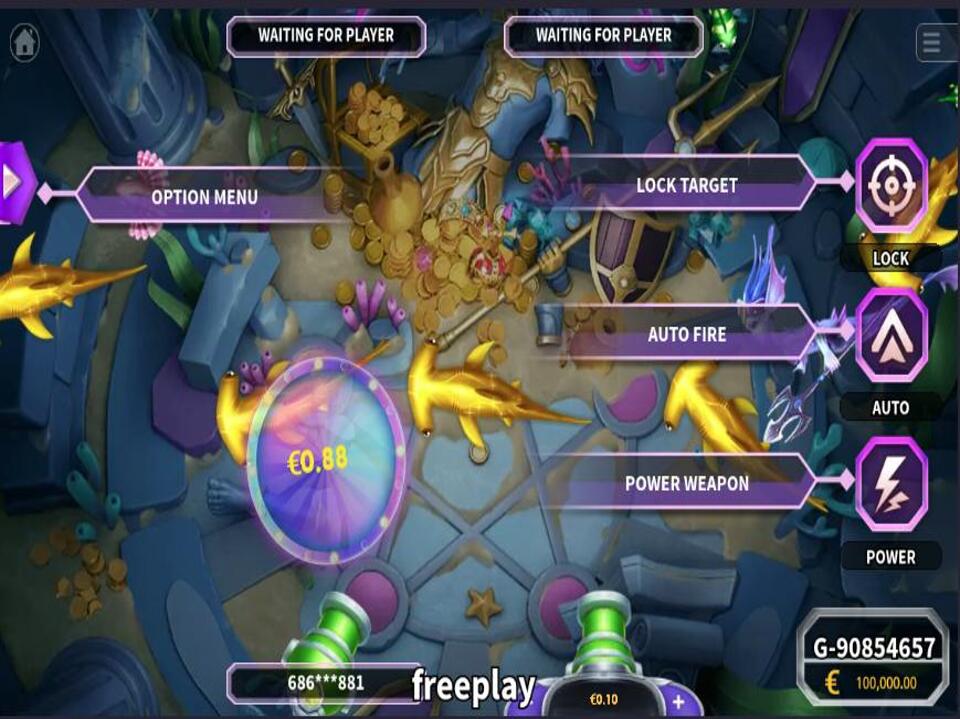960x719 pixels.
Task: Open the hamburger menu
Action: [933, 42]
